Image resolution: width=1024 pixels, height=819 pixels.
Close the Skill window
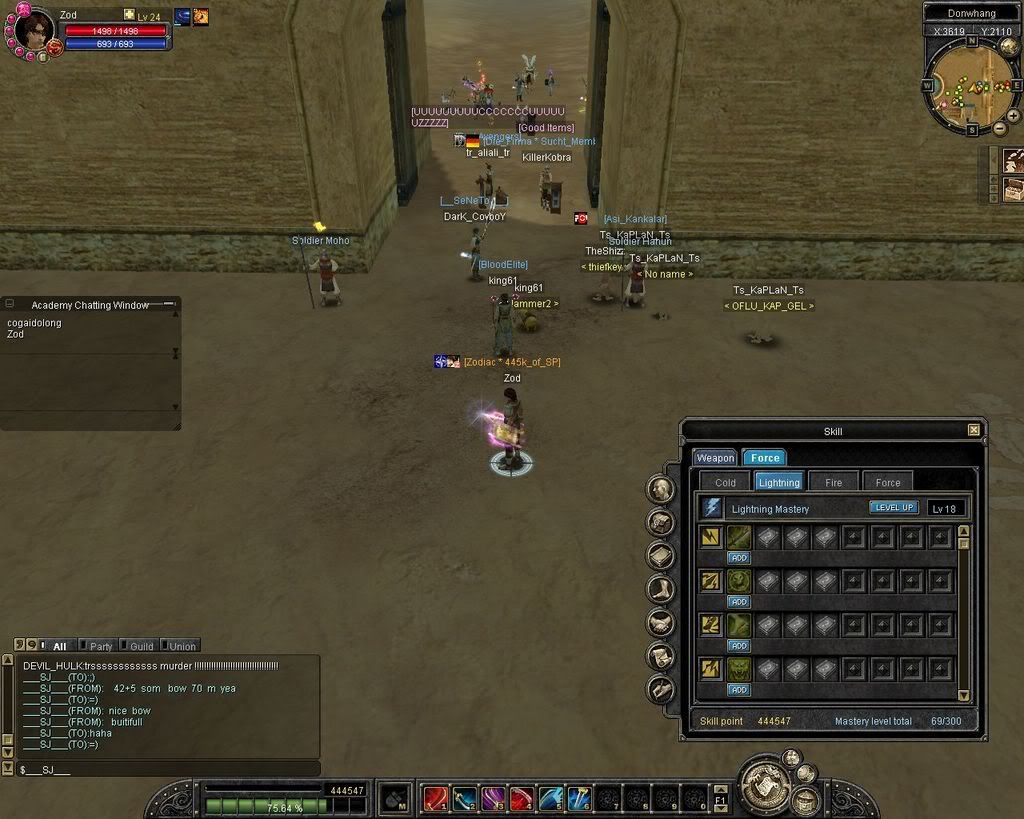[974, 430]
